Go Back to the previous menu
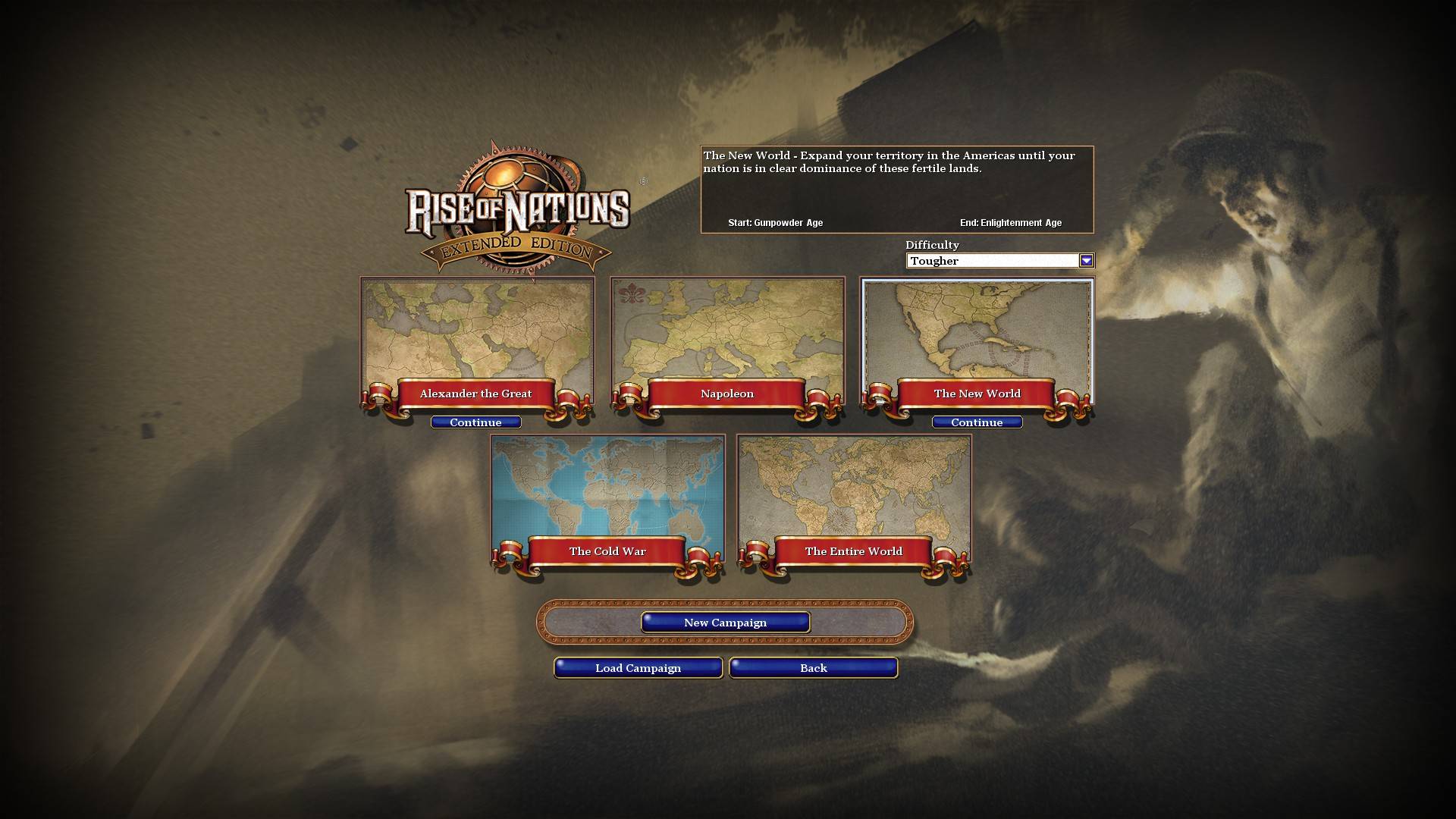Screen dimensions: 1456x819 (x=812, y=668)
